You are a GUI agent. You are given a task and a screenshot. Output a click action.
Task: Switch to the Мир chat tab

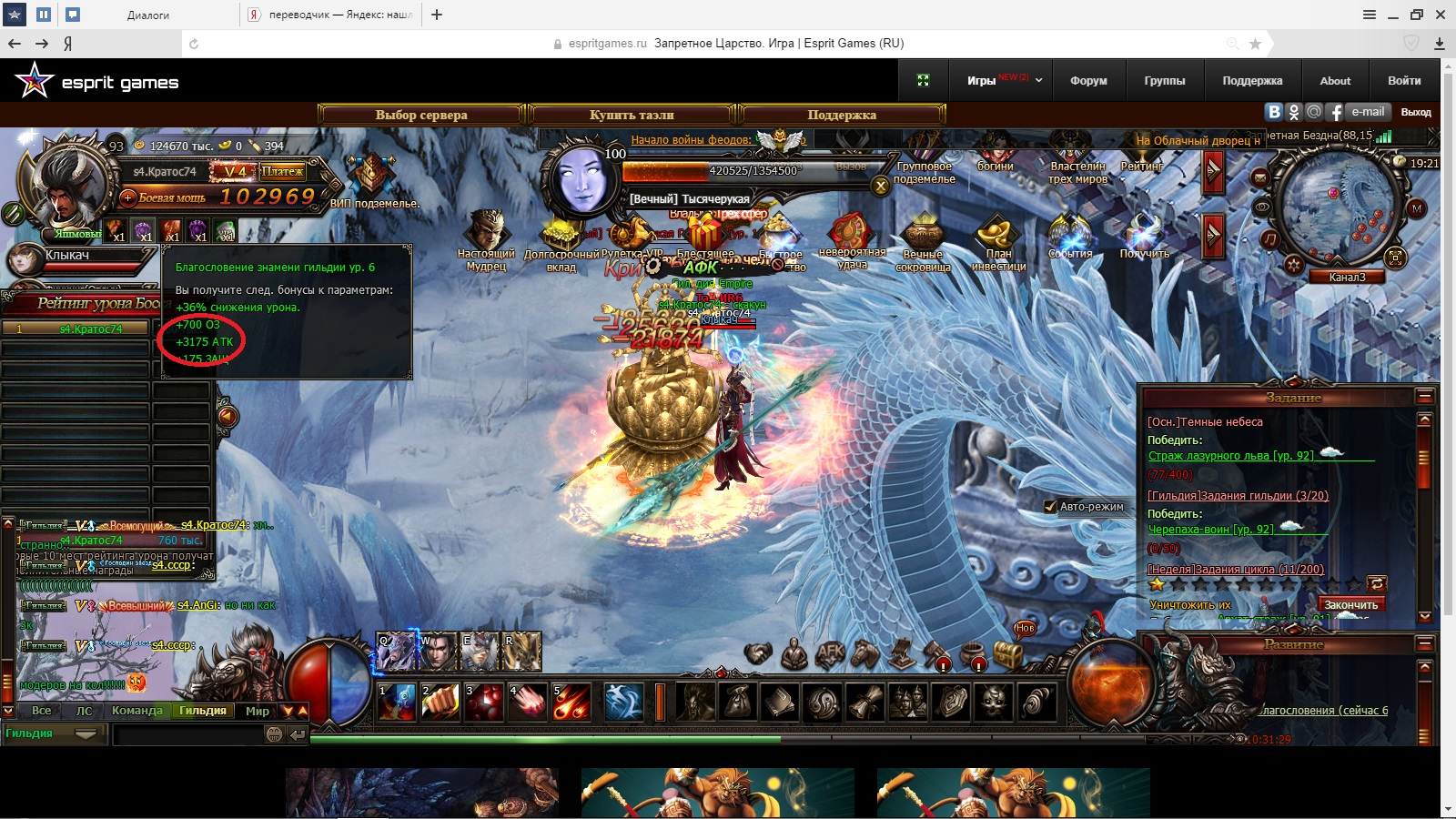coord(258,711)
